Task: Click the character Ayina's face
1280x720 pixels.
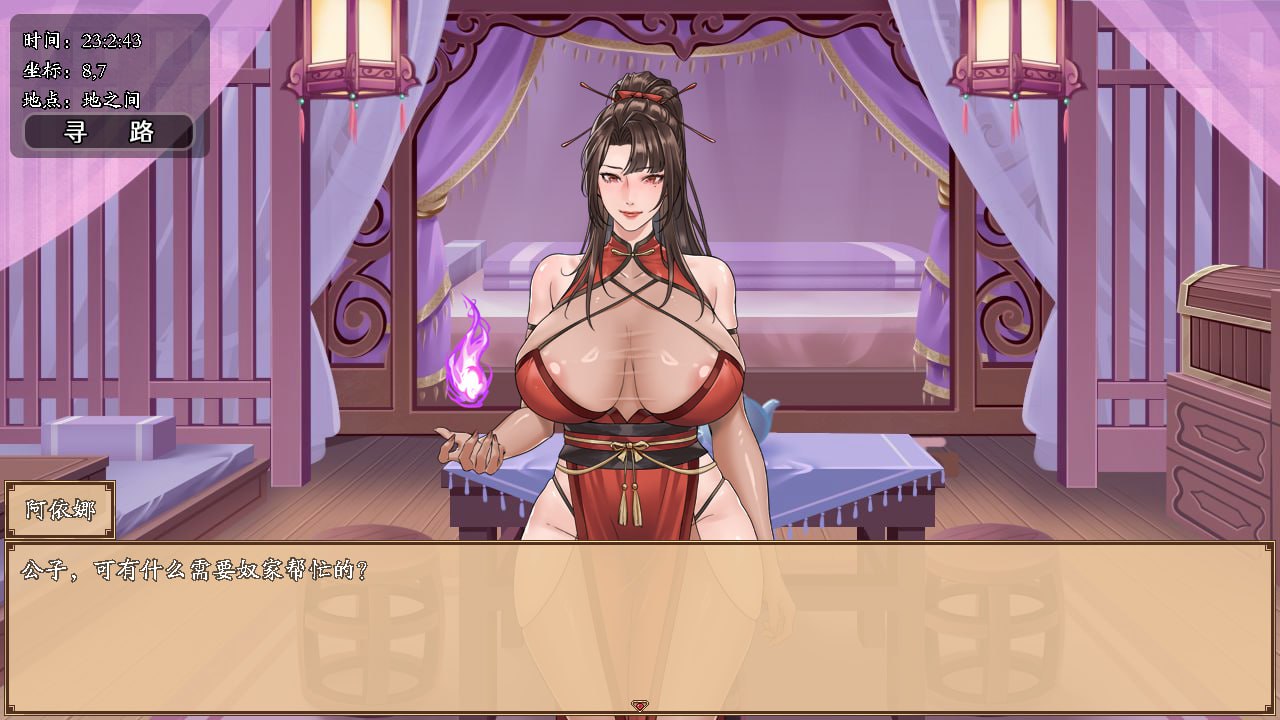Action: (x=630, y=185)
